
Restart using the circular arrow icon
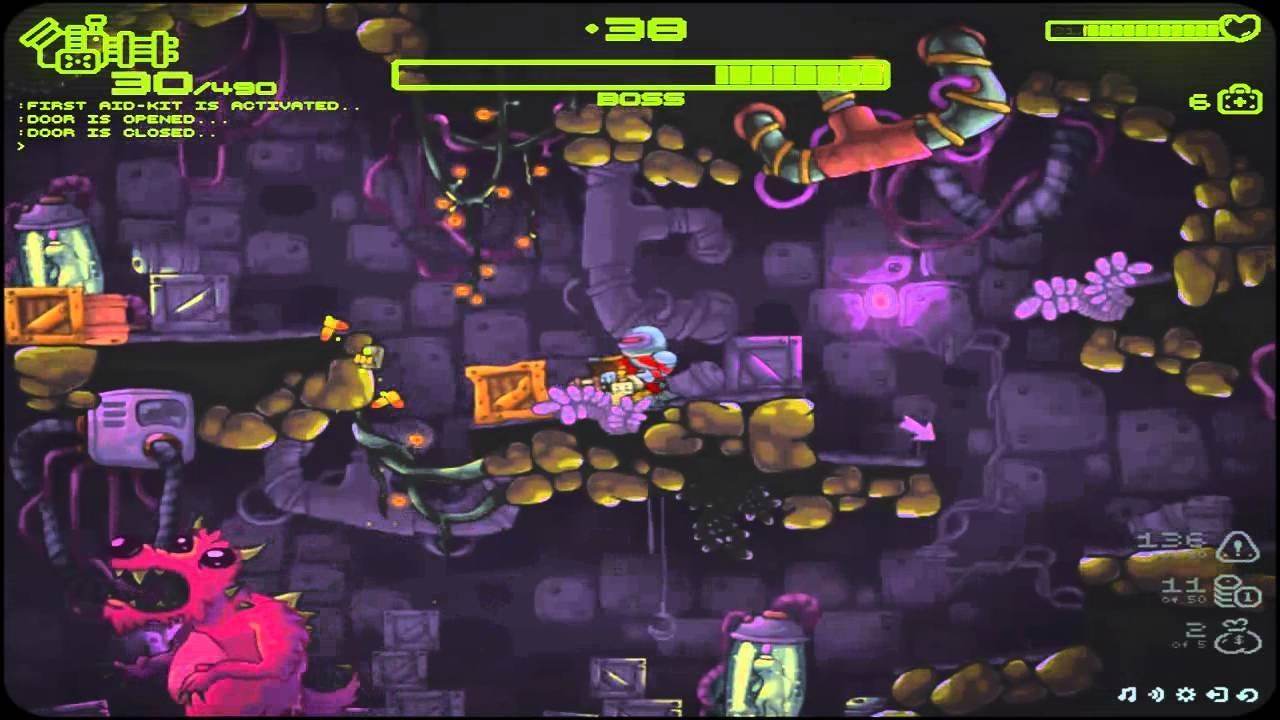[x=1245, y=694]
